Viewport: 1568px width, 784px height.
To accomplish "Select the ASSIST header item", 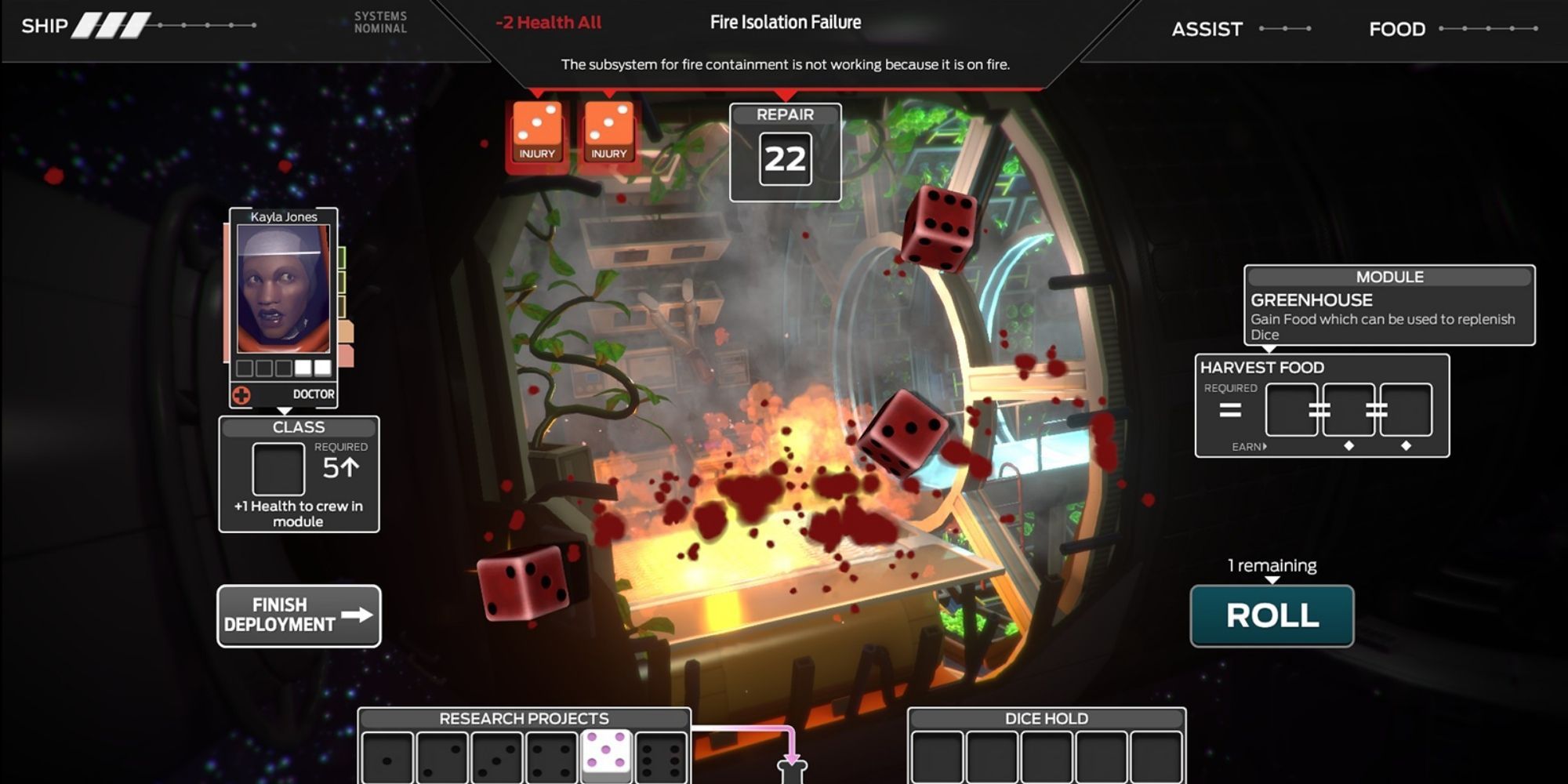I will tap(1207, 29).
